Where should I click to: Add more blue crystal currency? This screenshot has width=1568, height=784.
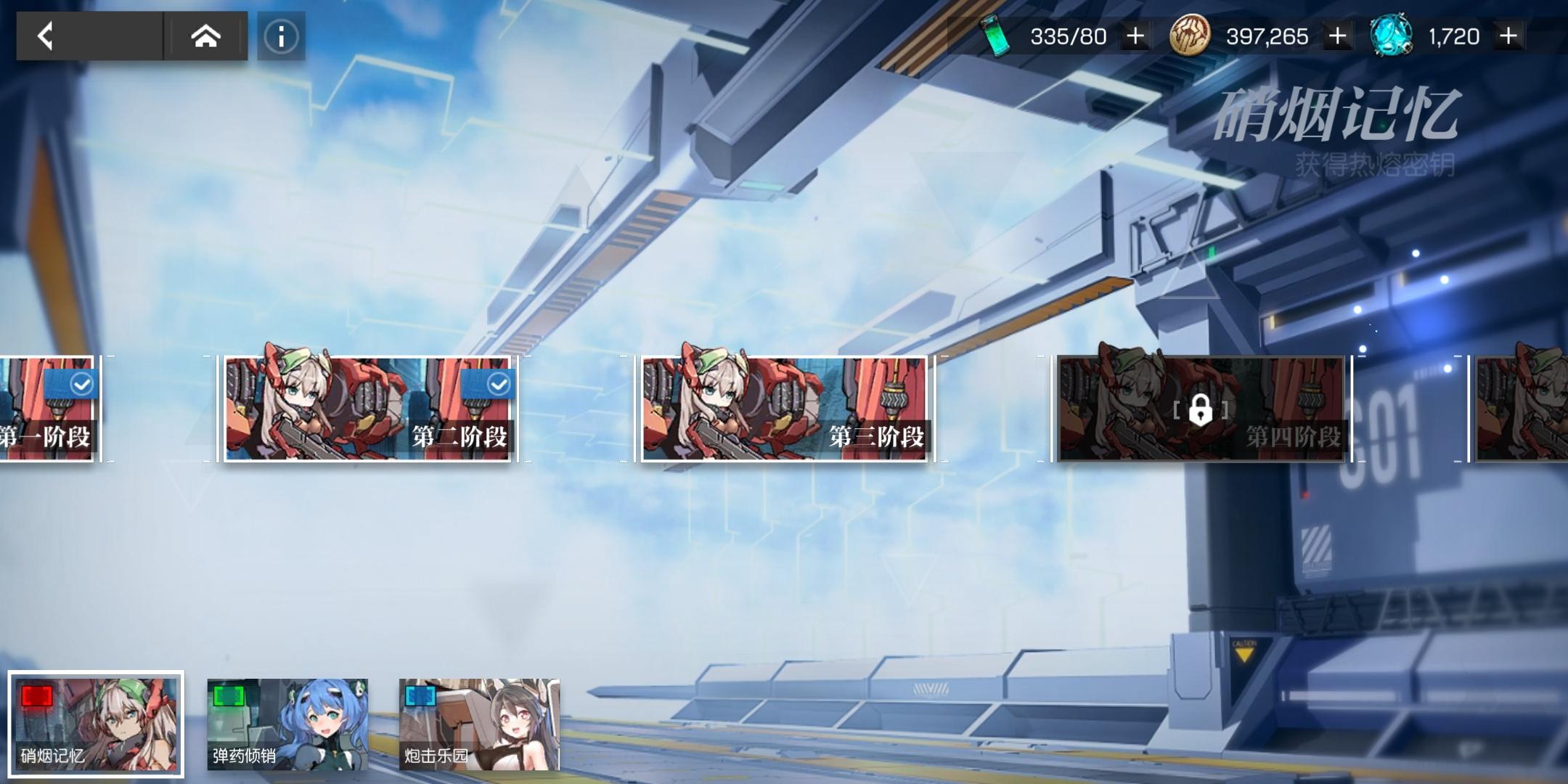pyautogui.click(x=1508, y=36)
